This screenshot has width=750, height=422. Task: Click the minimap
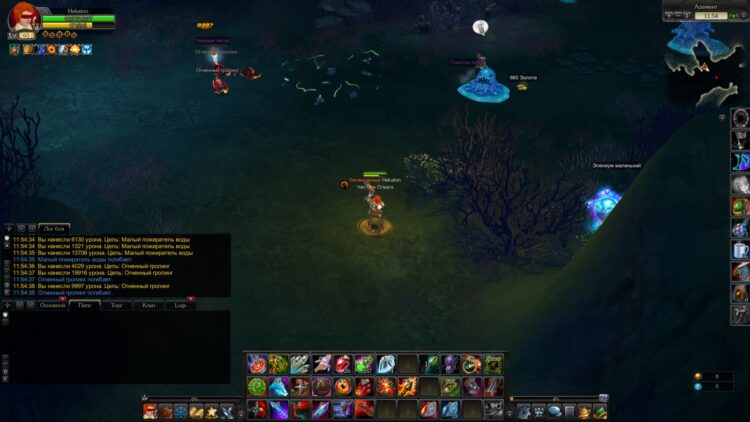click(x=710, y=58)
